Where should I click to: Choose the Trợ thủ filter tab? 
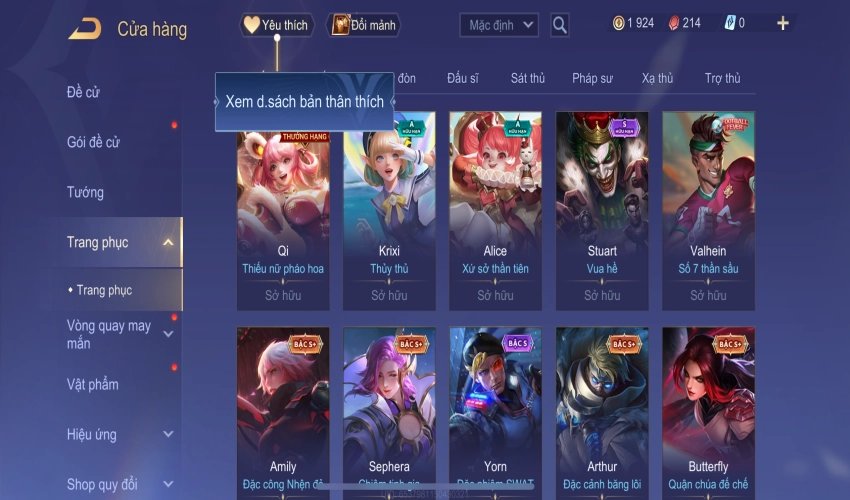[722, 78]
